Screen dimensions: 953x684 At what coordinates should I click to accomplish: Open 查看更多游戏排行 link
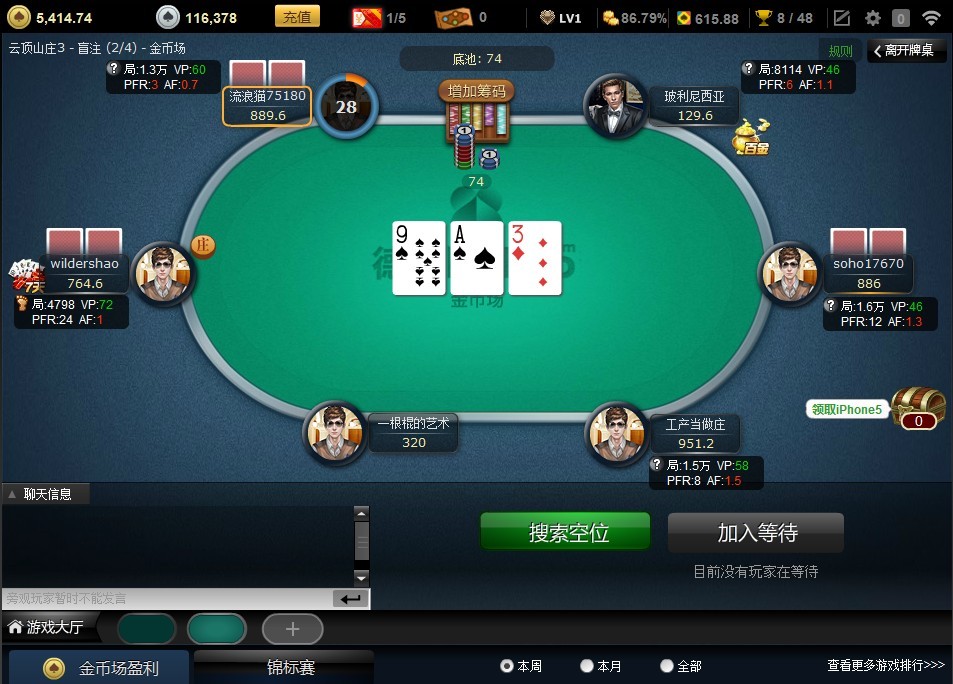pos(885,665)
